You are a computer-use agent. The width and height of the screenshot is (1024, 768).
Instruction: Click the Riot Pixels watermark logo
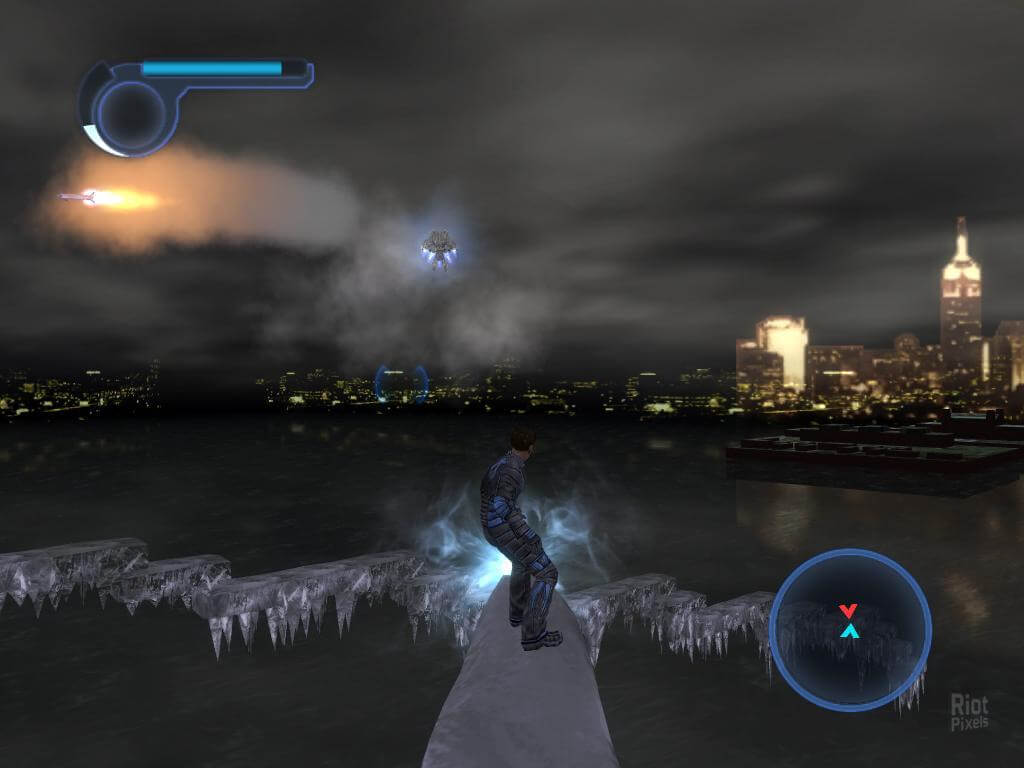(x=970, y=711)
